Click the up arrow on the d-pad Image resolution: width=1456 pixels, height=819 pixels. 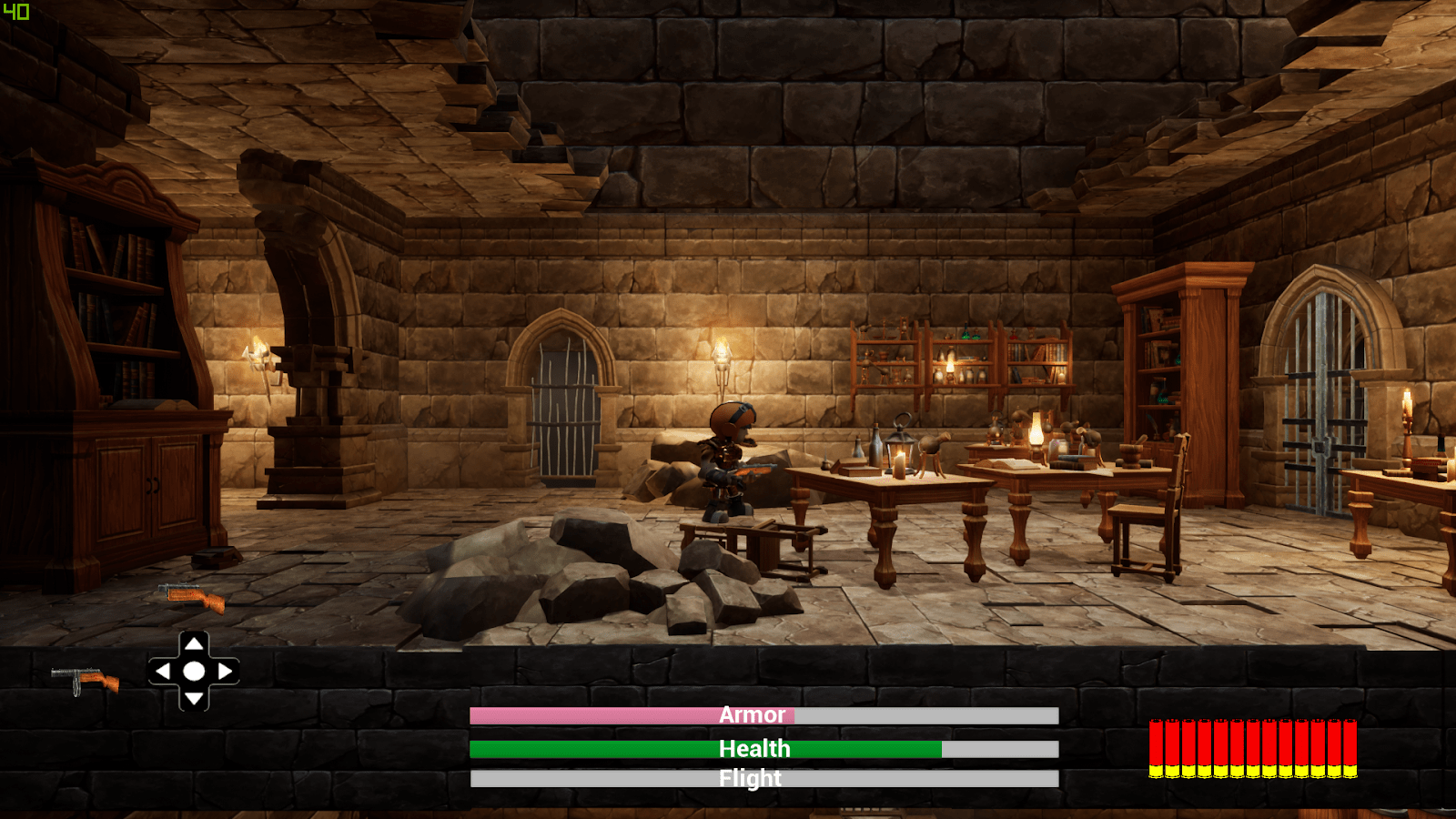pyautogui.click(x=194, y=644)
